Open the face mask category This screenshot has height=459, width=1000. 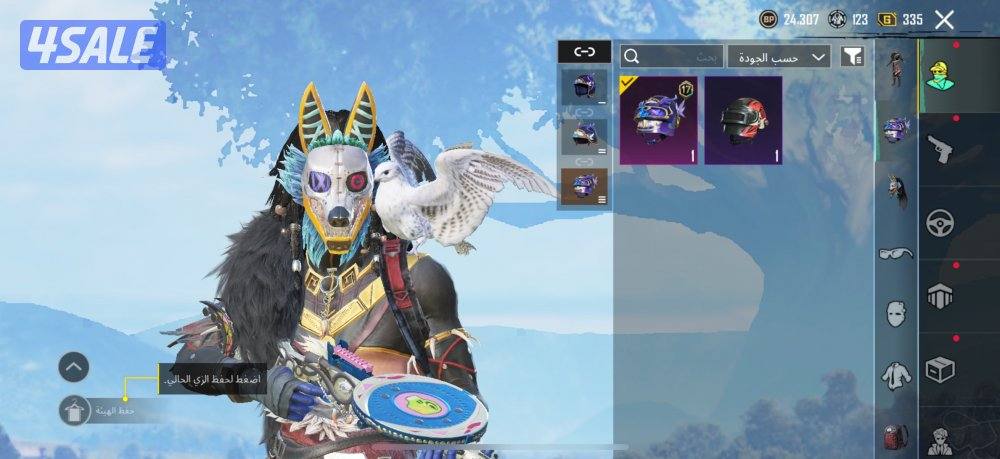[896, 314]
